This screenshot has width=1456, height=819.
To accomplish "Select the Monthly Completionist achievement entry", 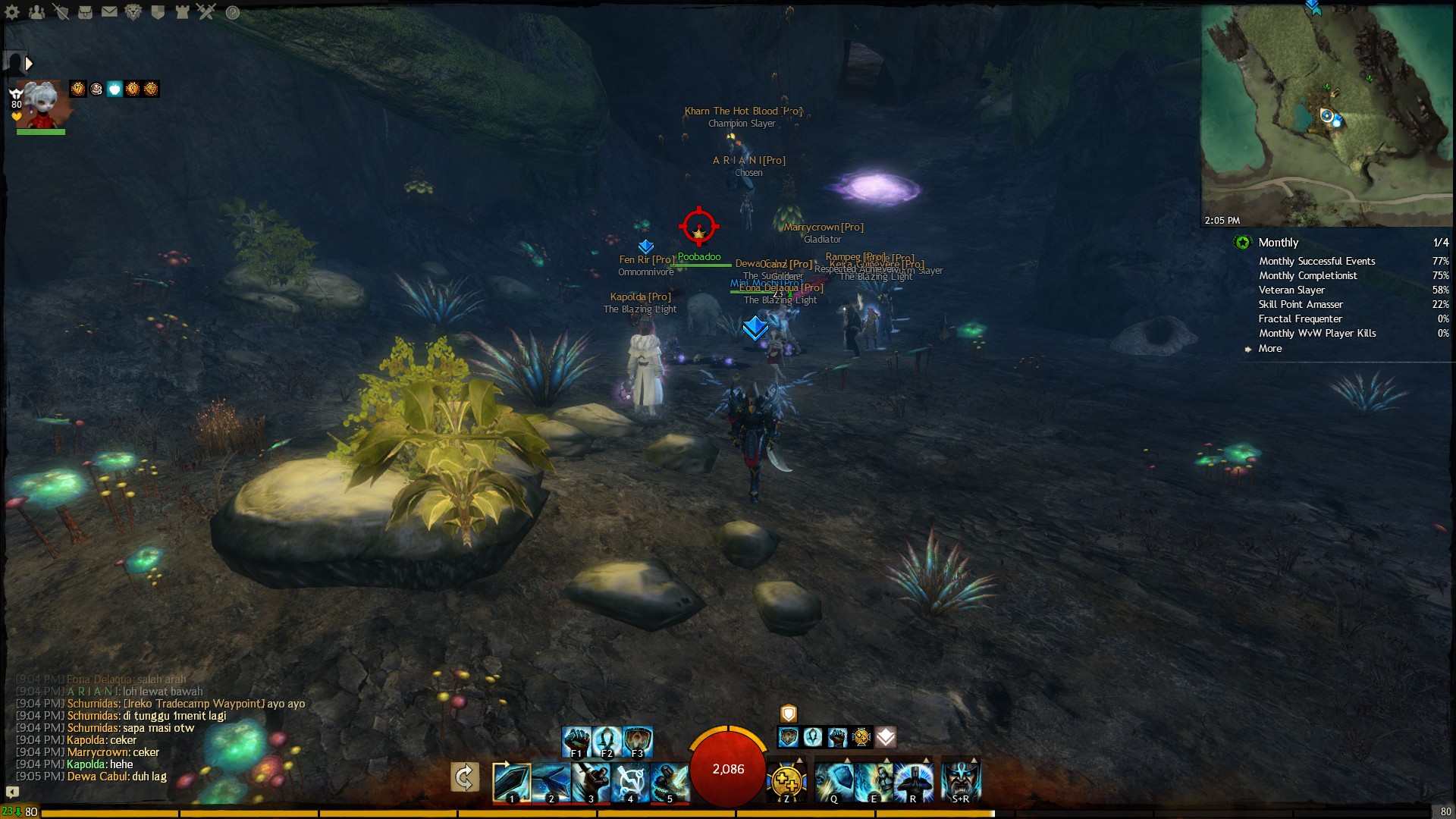I will pyautogui.click(x=1308, y=276).
